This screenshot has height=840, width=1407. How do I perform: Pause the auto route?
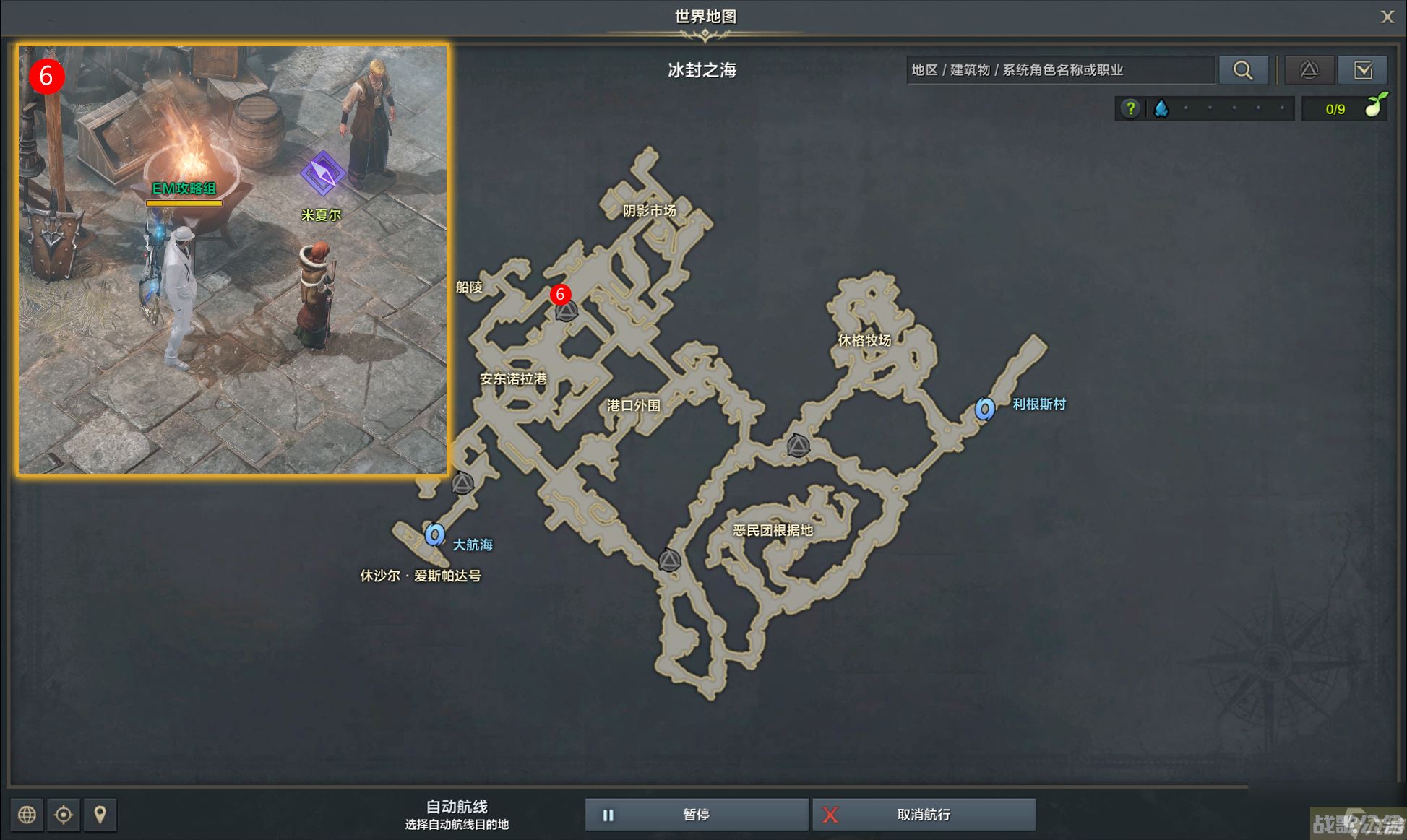[696, 815]
